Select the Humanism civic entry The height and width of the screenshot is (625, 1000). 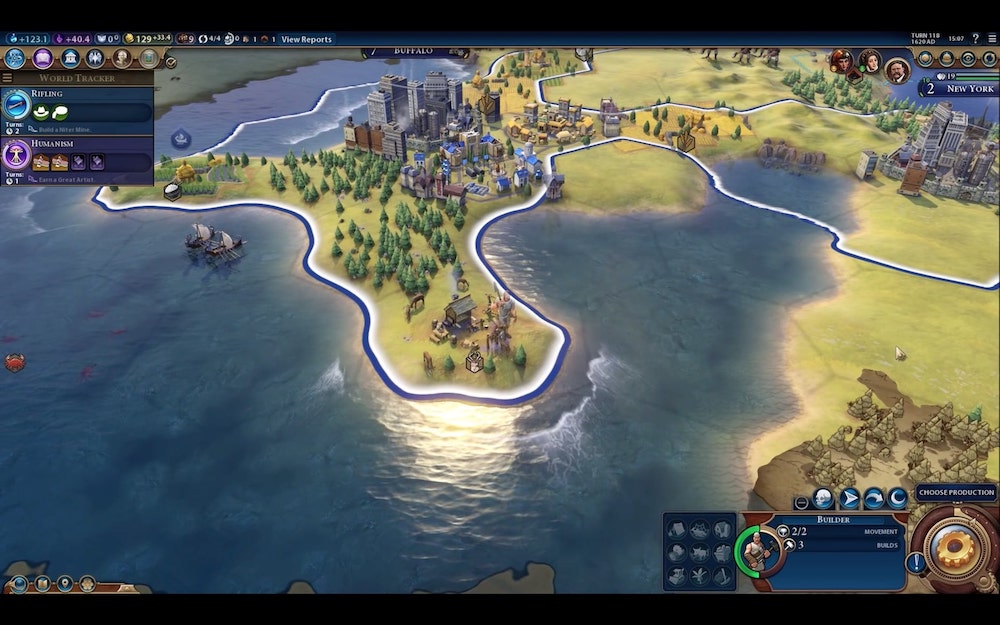click(x=78, y=158)
